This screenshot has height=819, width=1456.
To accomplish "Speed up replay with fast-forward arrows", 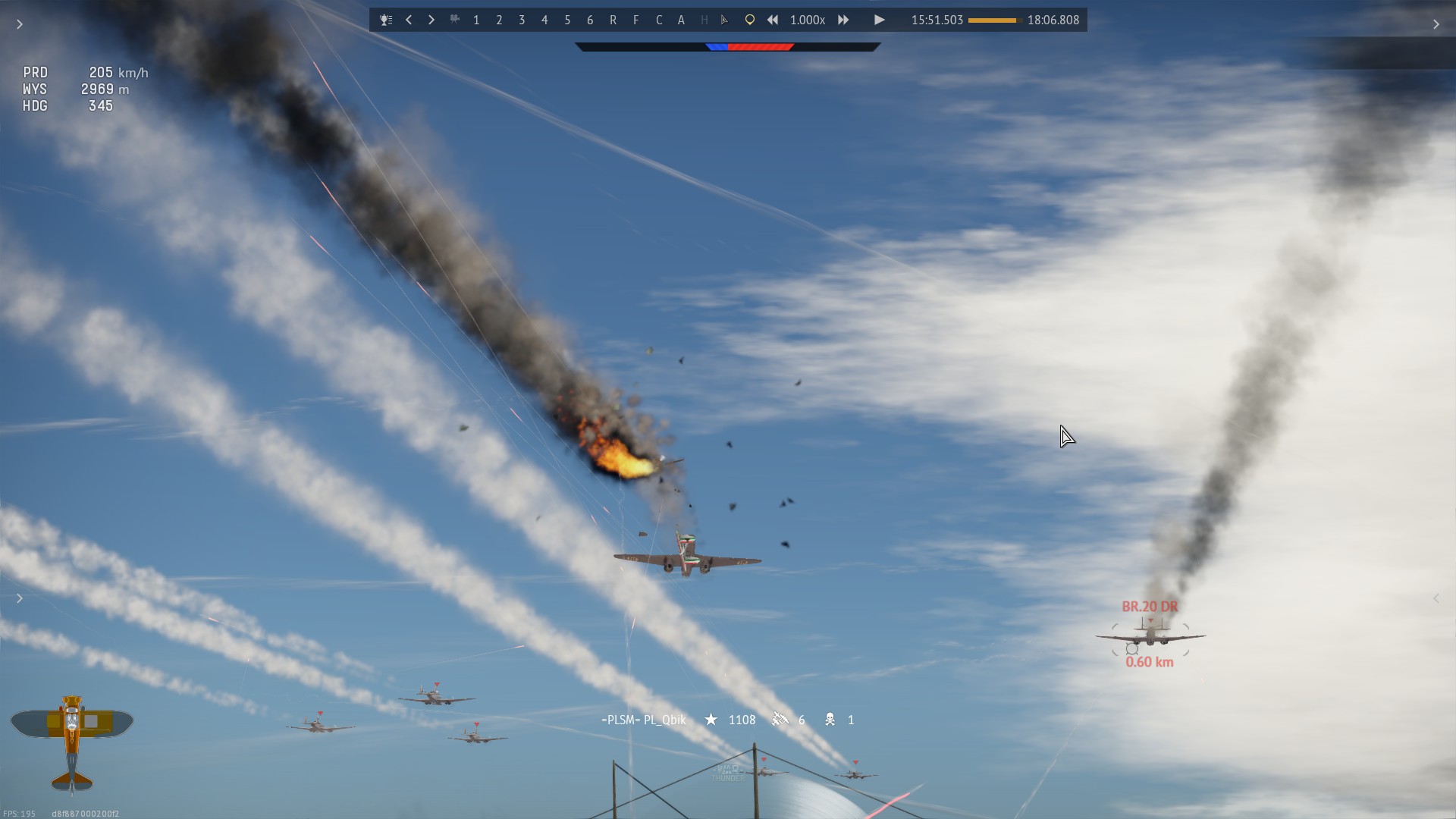I will [x=843, y=20].
